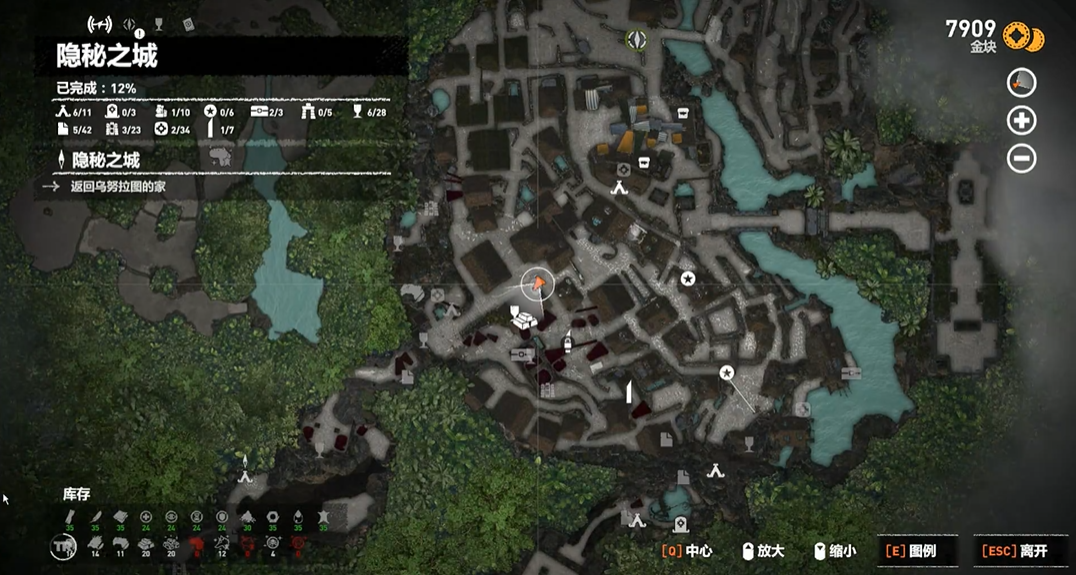This screenshot has height=575, width=1076.
Task: Zoom out the map with minus button
Action: coord(1021,158)
